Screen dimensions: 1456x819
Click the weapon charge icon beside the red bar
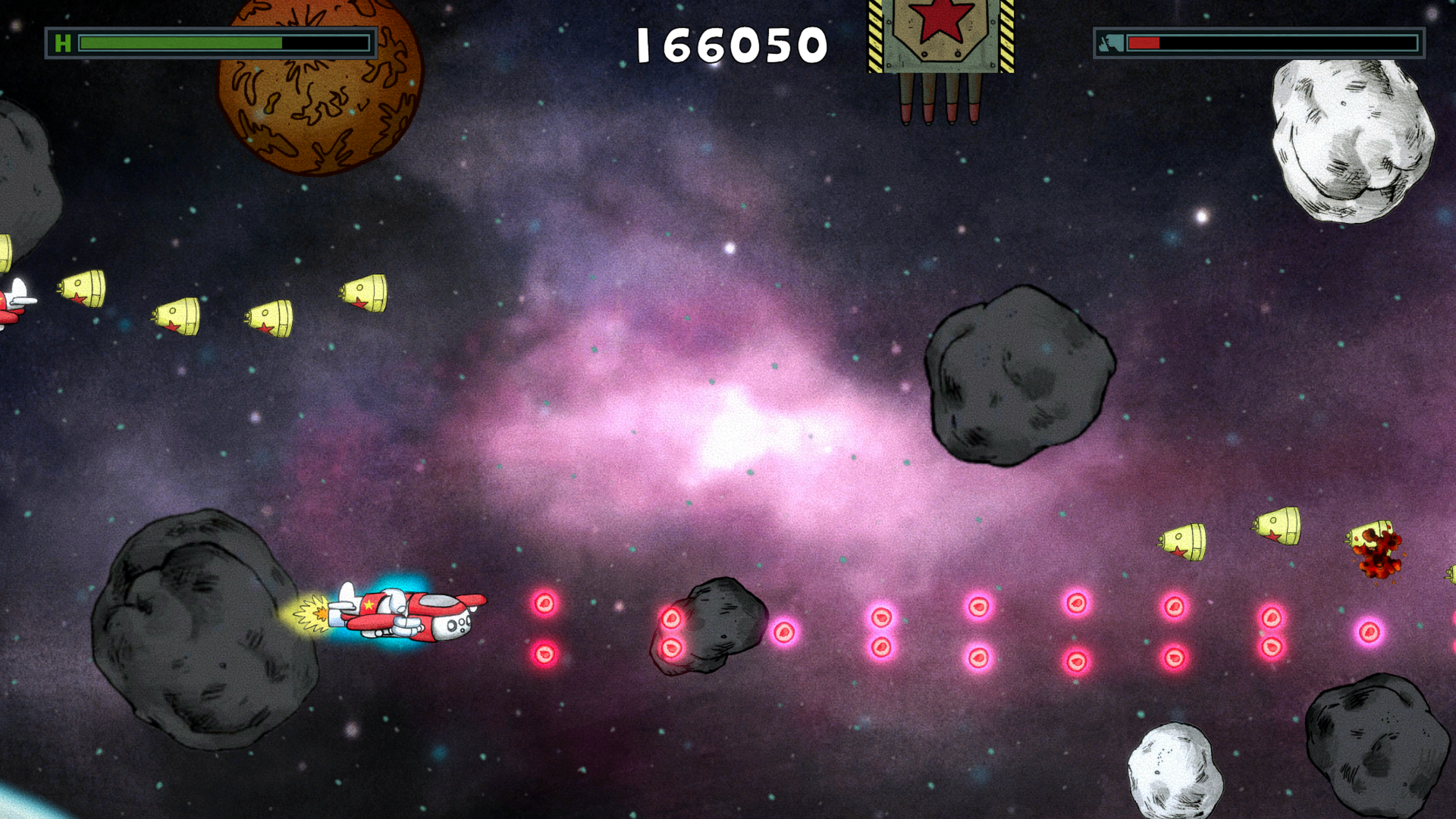click(x=1109, y=42)
